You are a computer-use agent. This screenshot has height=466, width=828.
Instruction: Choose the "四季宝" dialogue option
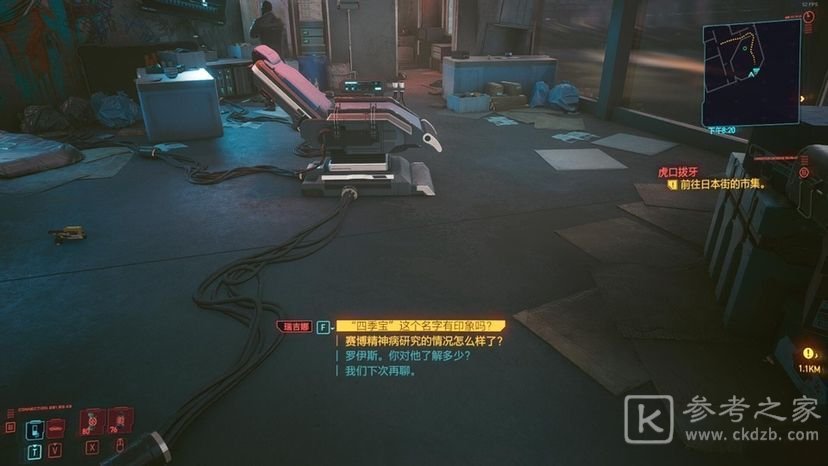click(x=418, y=326)
